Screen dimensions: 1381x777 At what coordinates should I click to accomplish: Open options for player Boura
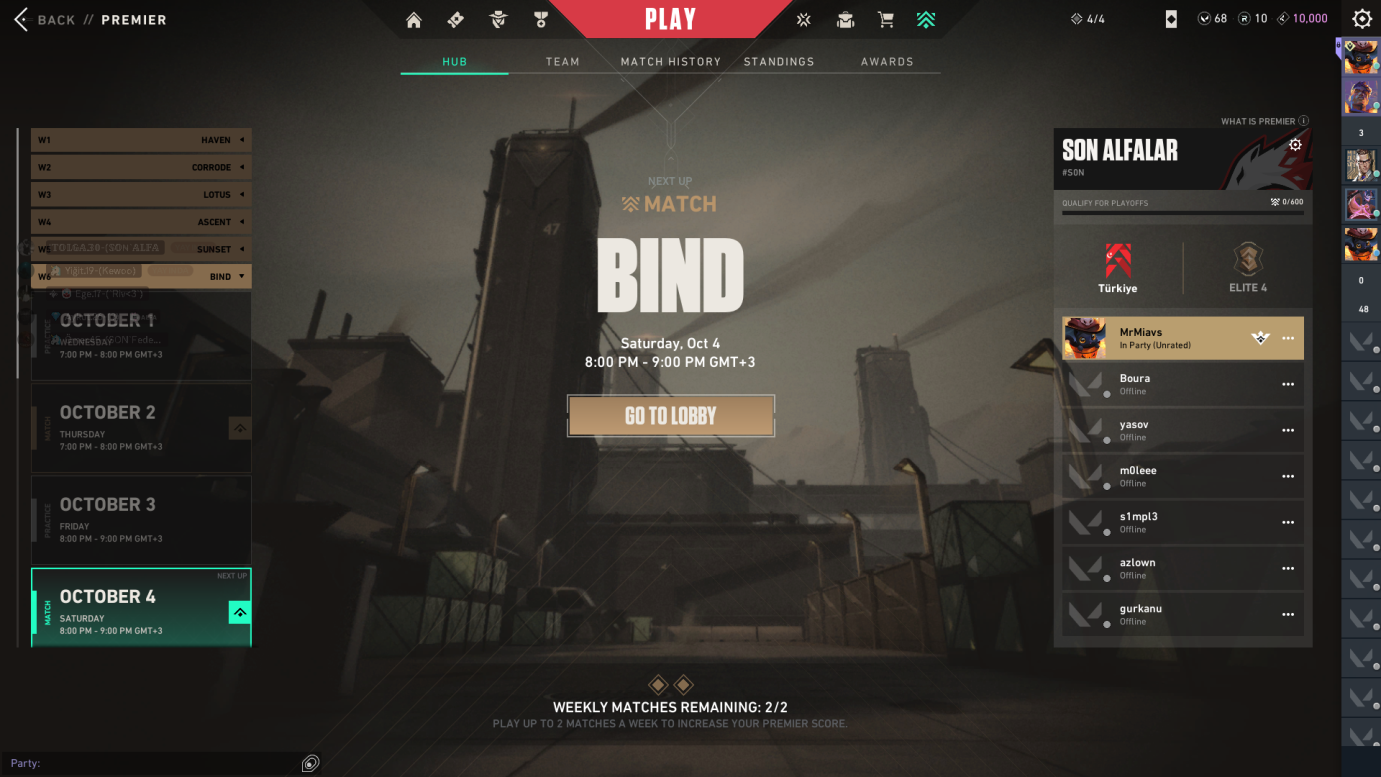pyautogui.click(x=1288, y=385)
